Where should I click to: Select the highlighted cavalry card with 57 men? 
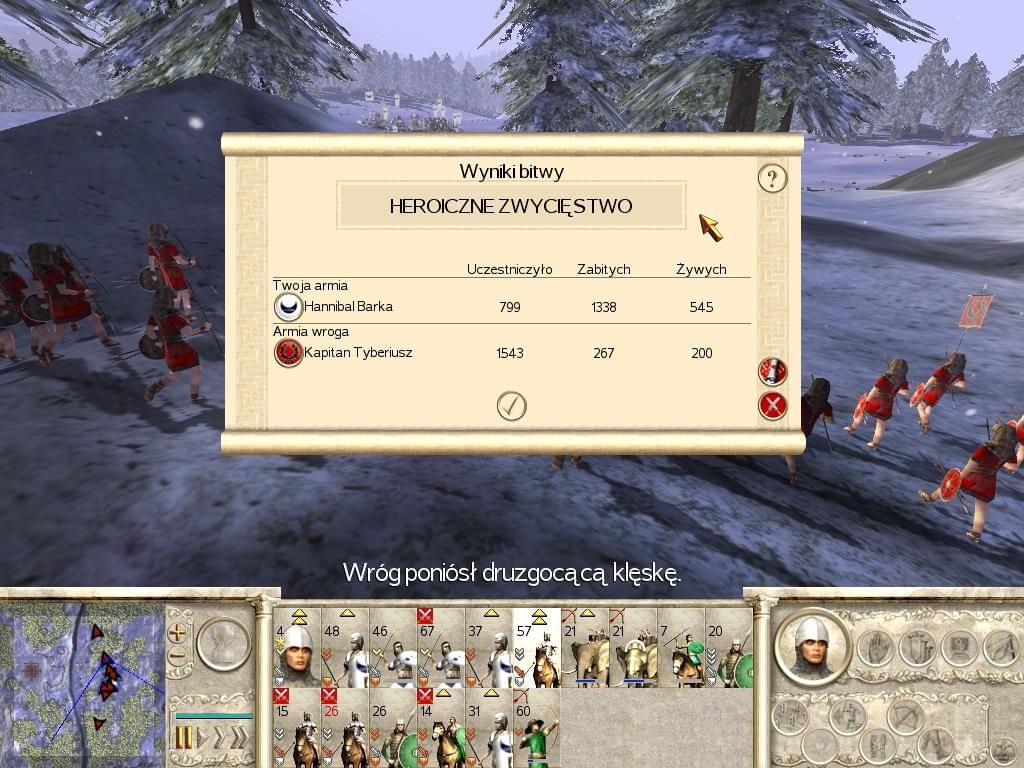click(536, 648)
